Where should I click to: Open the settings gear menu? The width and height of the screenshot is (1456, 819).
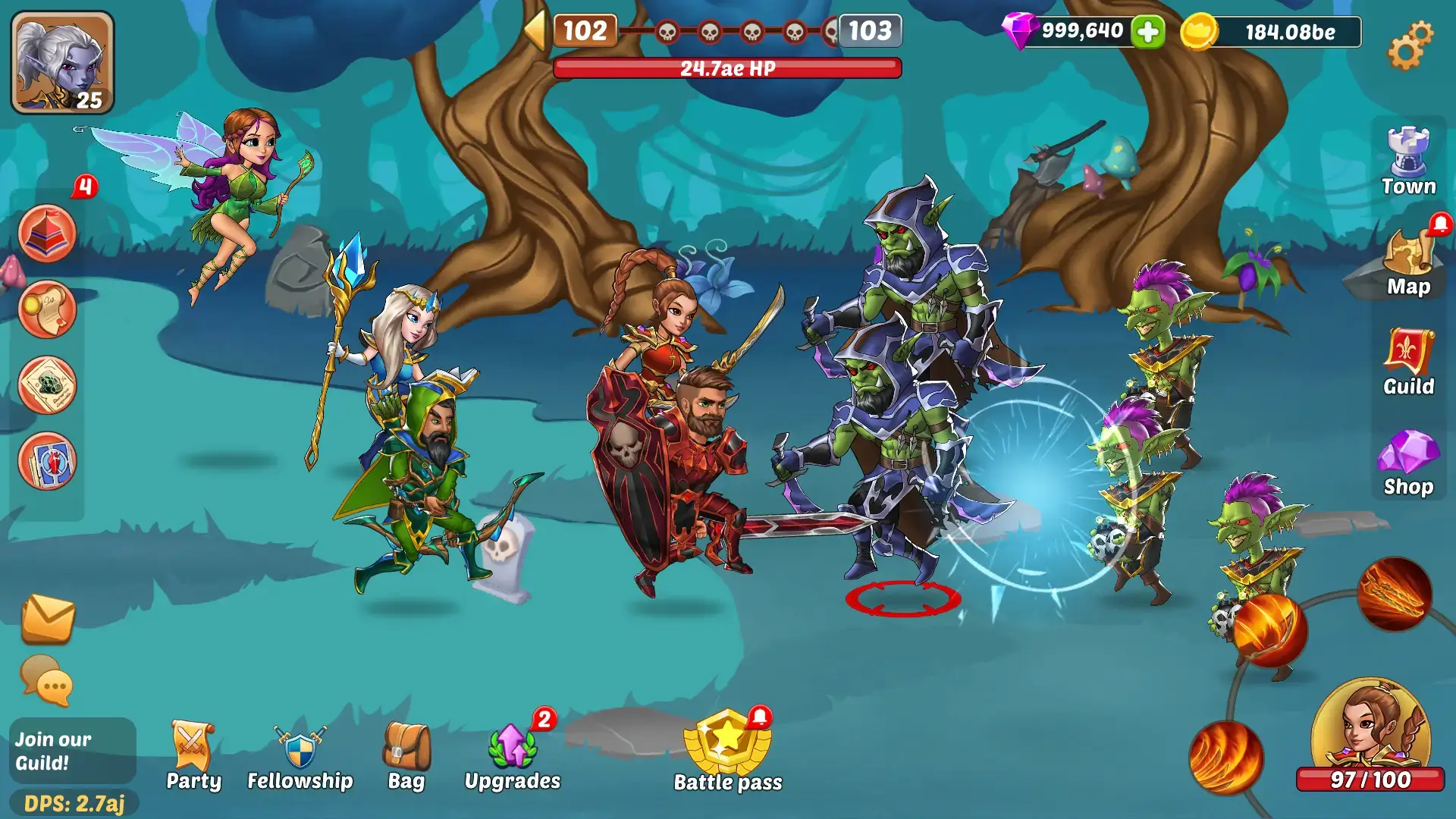point(1410,45)
